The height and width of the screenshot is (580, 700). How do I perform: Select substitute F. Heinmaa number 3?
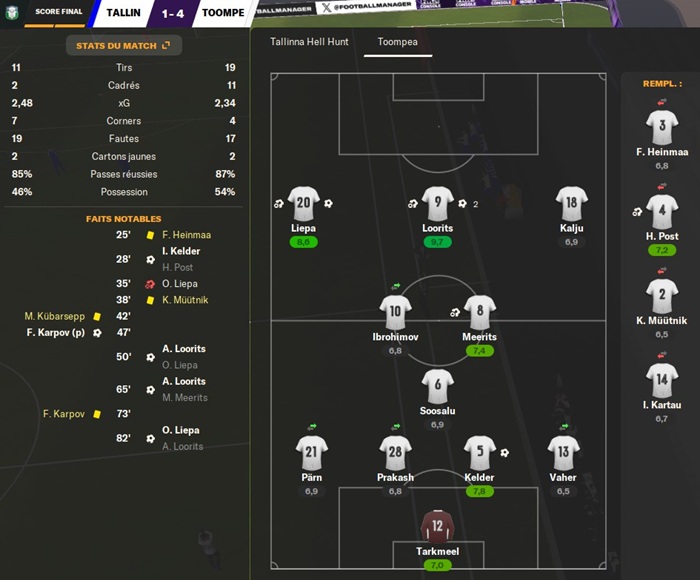tap(661, 127)
